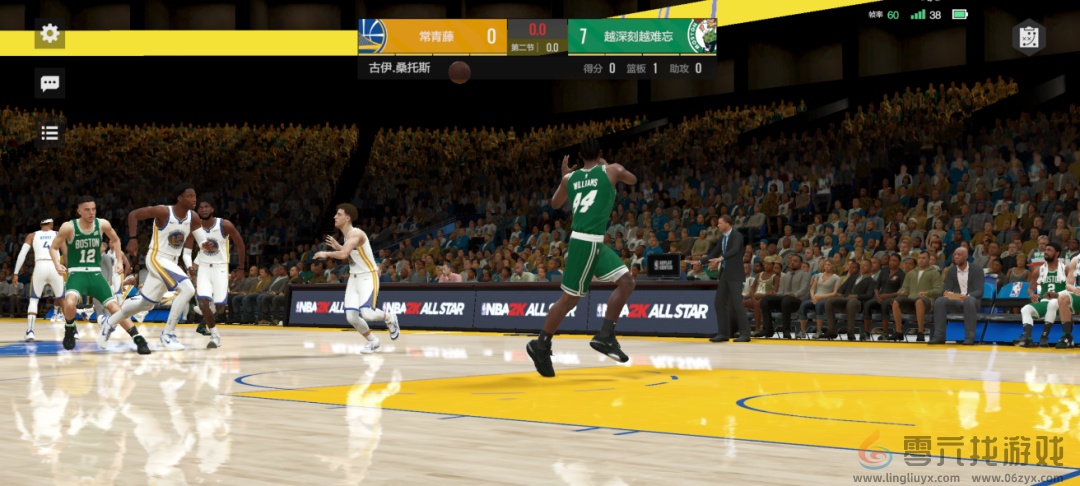Open the tactics clipboard playbook
The height and width of the screenshot is (486, 1080).
1028,38
